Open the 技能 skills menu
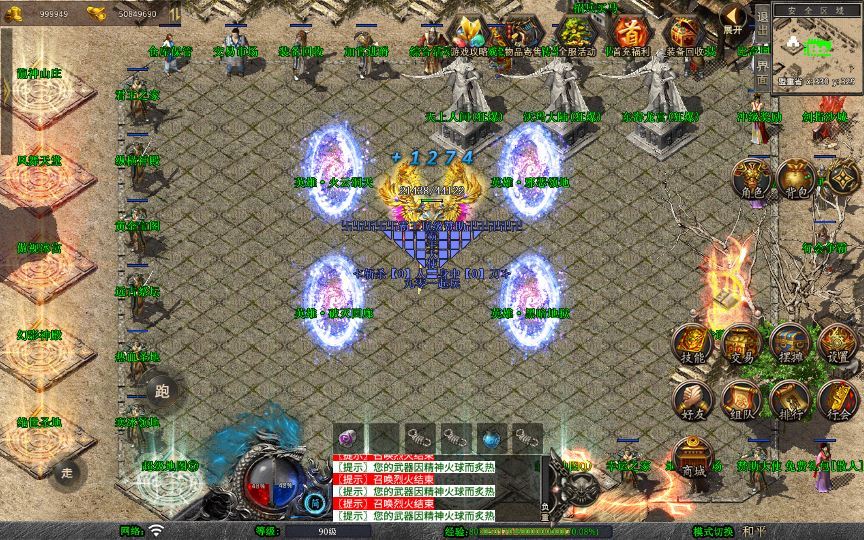The image size is (864, 540). [x=692, y=345]
